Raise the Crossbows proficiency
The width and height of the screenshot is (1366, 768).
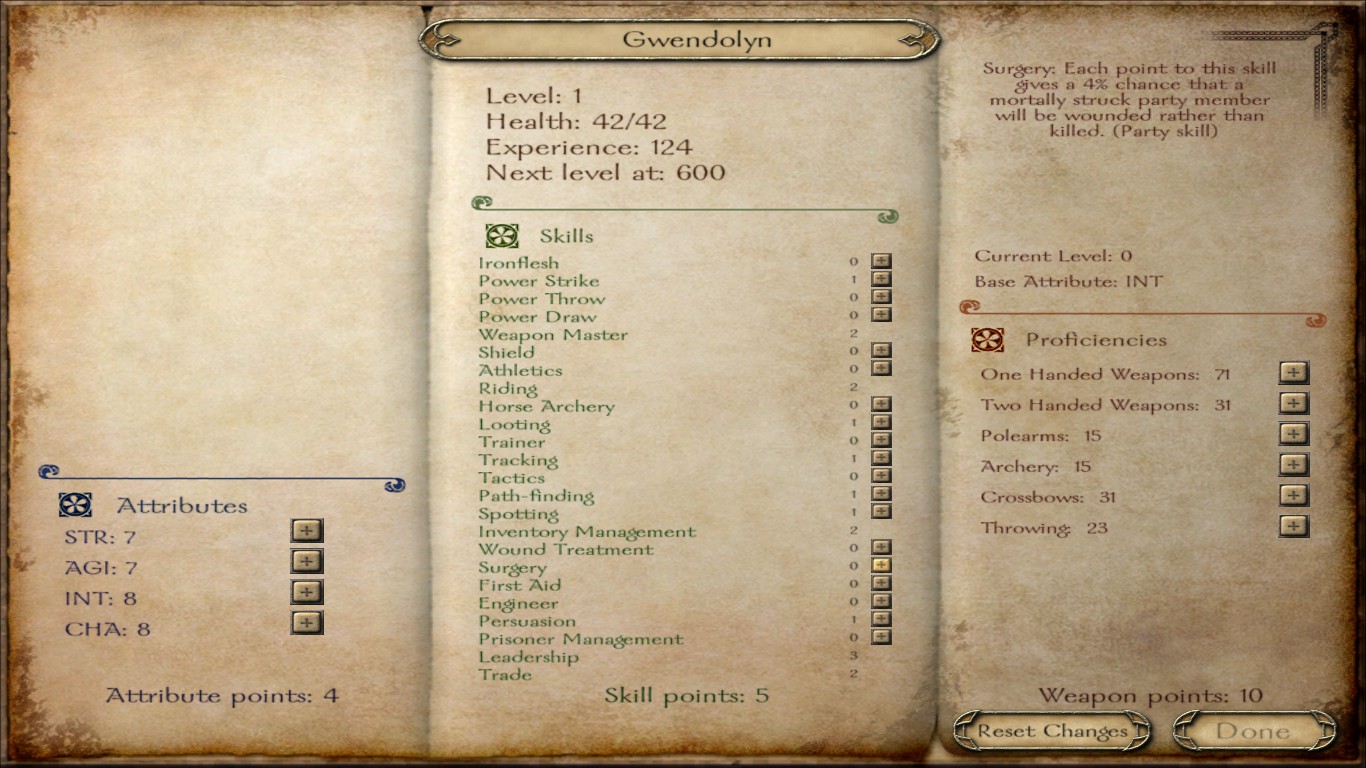tap(1294, 496)
